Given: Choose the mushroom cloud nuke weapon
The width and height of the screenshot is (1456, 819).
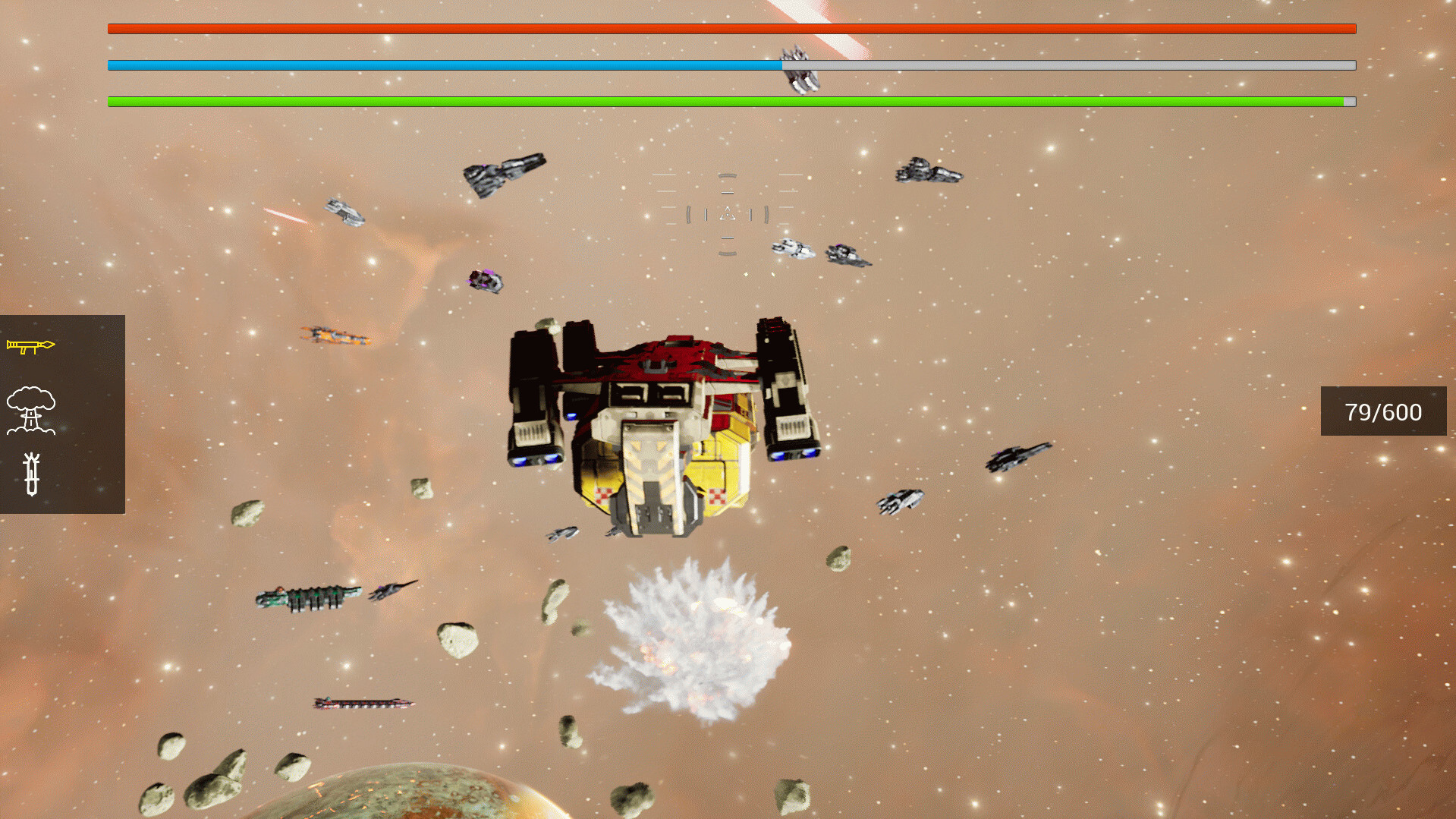Looking at the screenshot, I should click(x=31, y=410).
